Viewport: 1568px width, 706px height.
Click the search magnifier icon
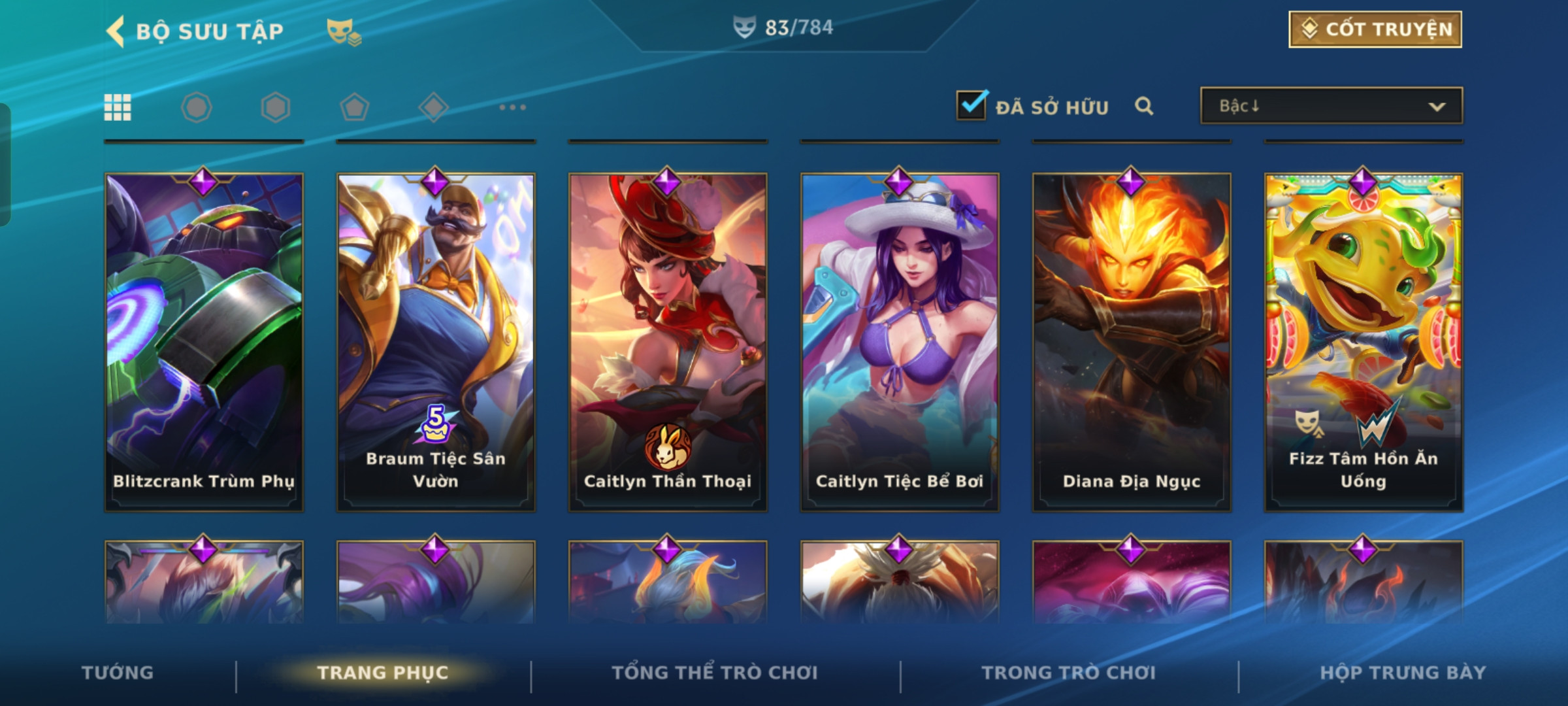[1143, 106]
